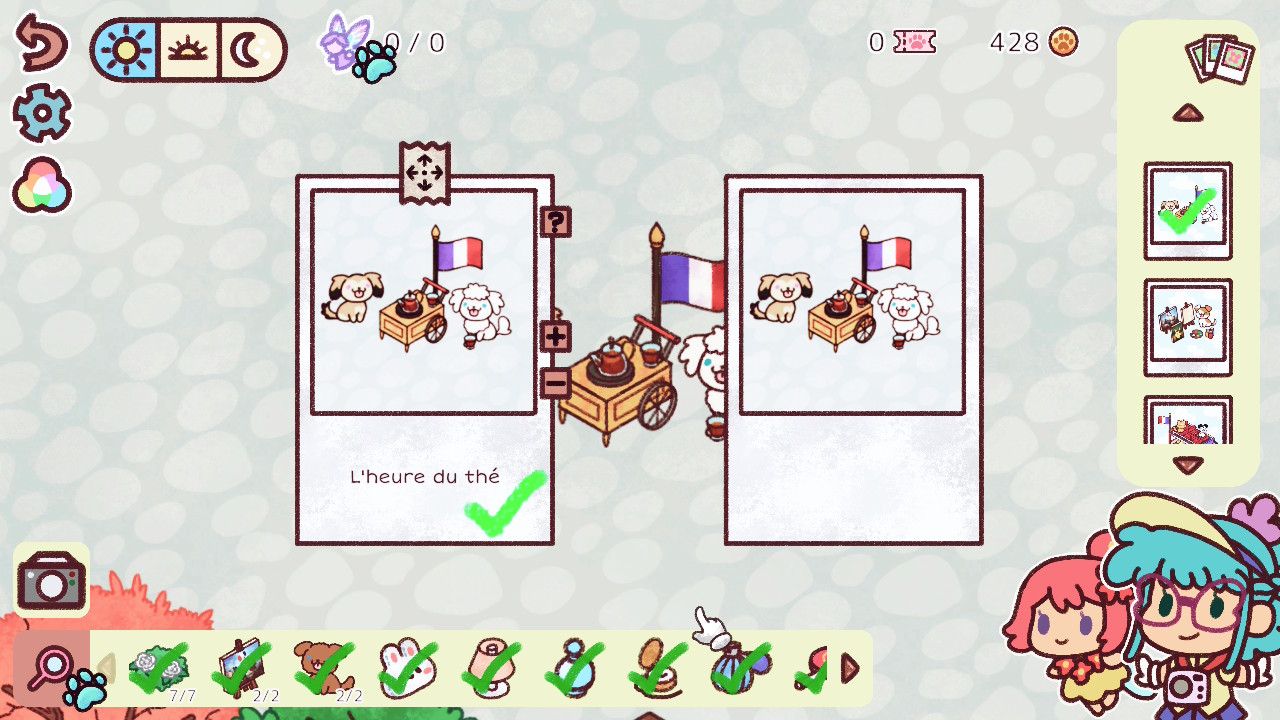
Task: Select the white bunny item
Action: (x=407, y=668)
